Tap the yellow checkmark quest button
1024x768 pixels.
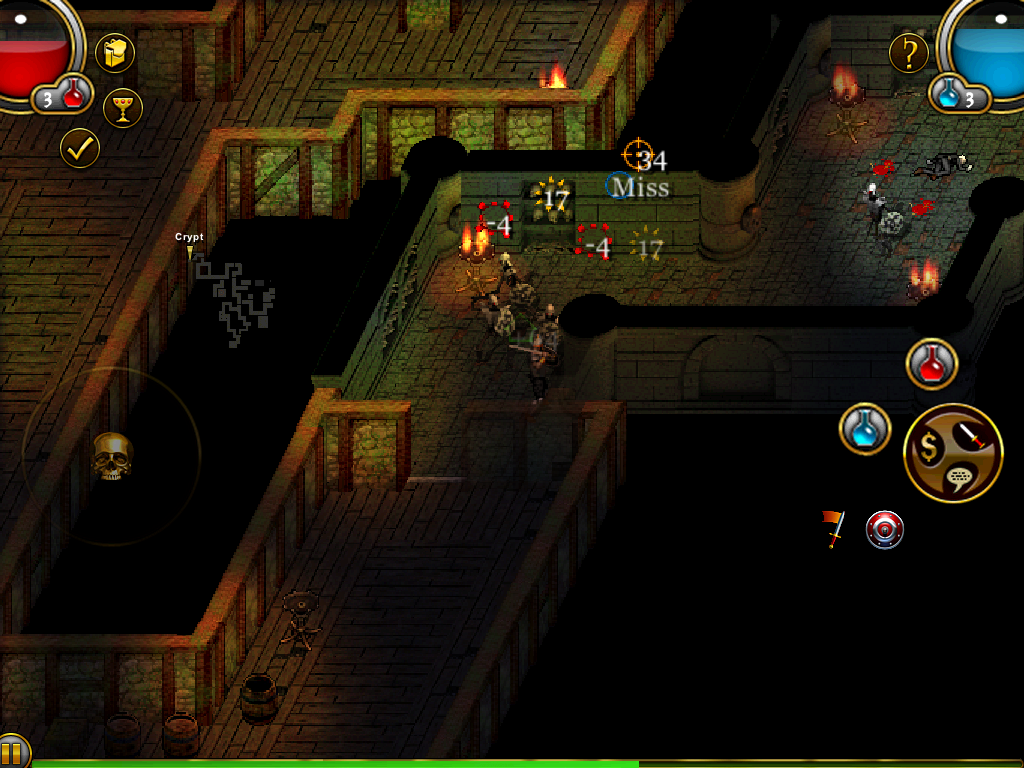(80, 148)
